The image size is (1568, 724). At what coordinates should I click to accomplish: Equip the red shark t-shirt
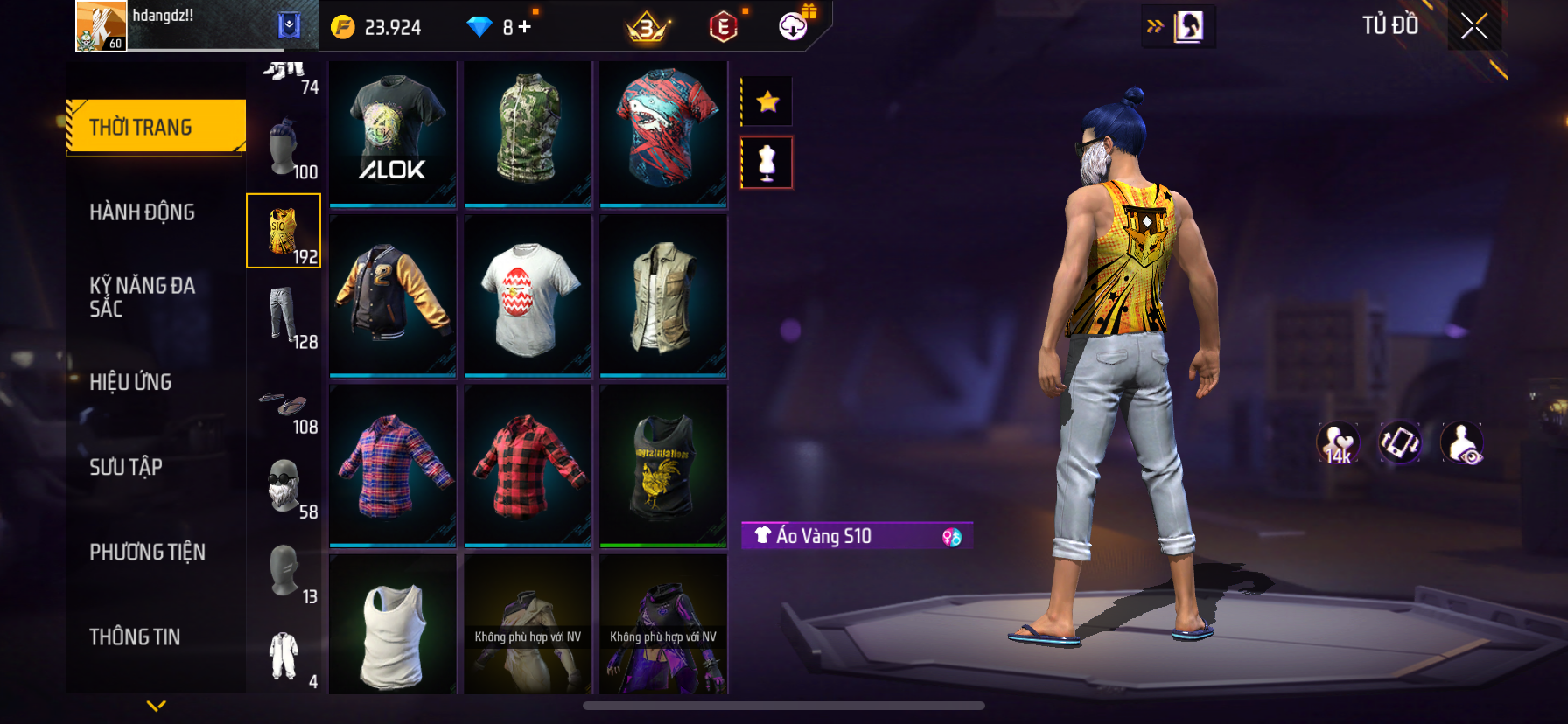[x=663, y=133]
